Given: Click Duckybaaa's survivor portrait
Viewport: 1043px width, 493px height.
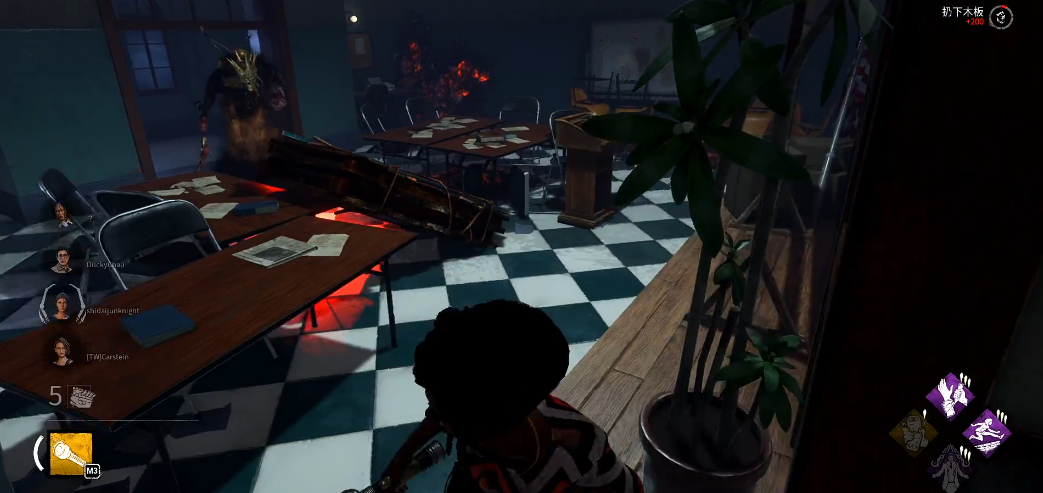Looking at the screenshot, I should [62, 260].
